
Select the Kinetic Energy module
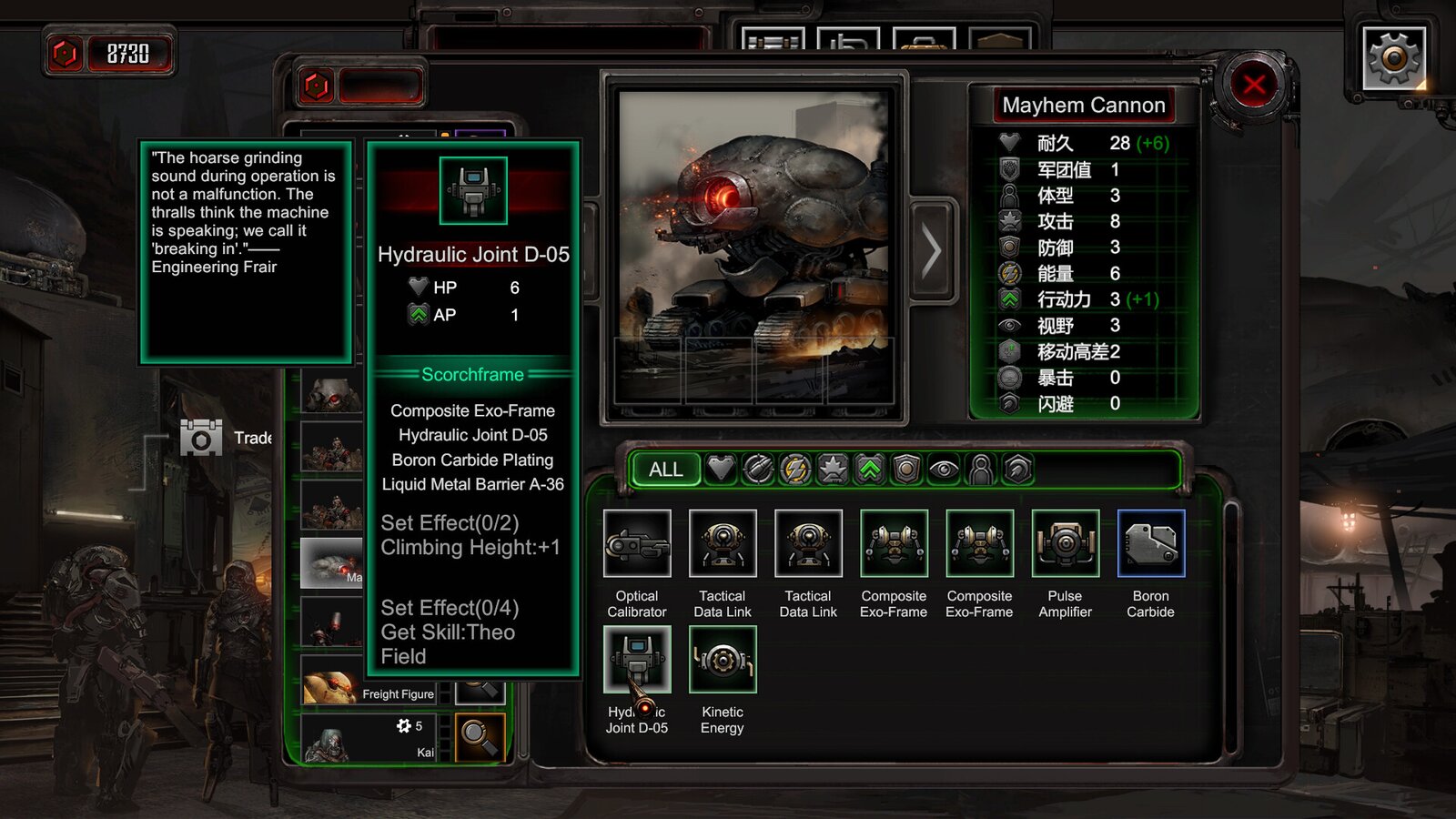723,660
